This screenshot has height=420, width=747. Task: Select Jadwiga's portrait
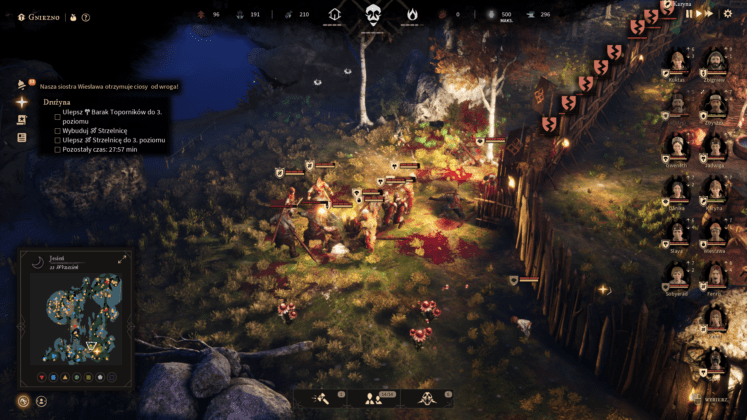click(714, 147)
